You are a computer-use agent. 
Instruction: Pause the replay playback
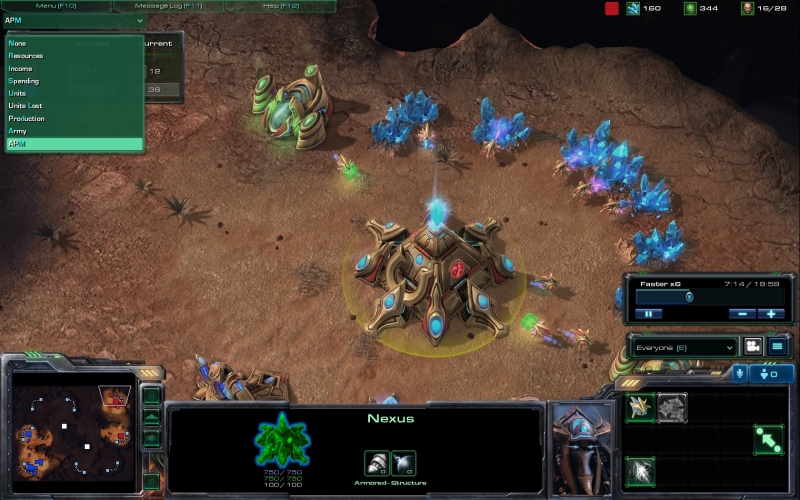click(x=648, y=313)
